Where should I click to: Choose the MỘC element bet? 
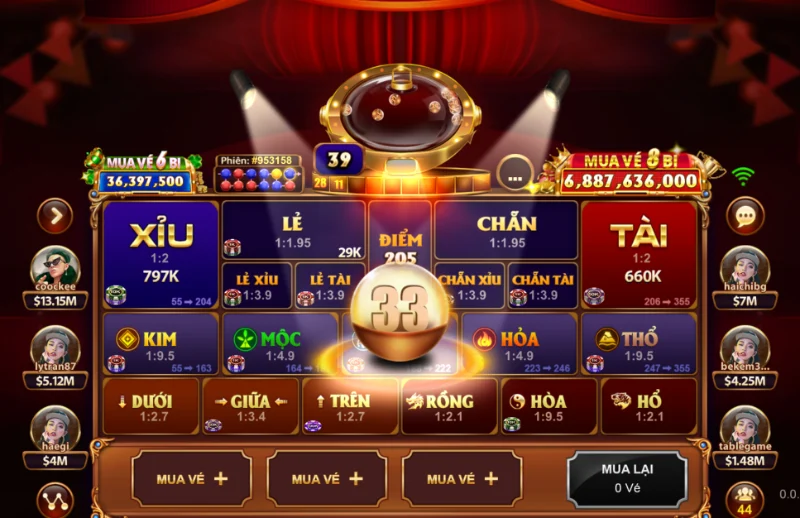pyautogui.click(x=279, y=344)
